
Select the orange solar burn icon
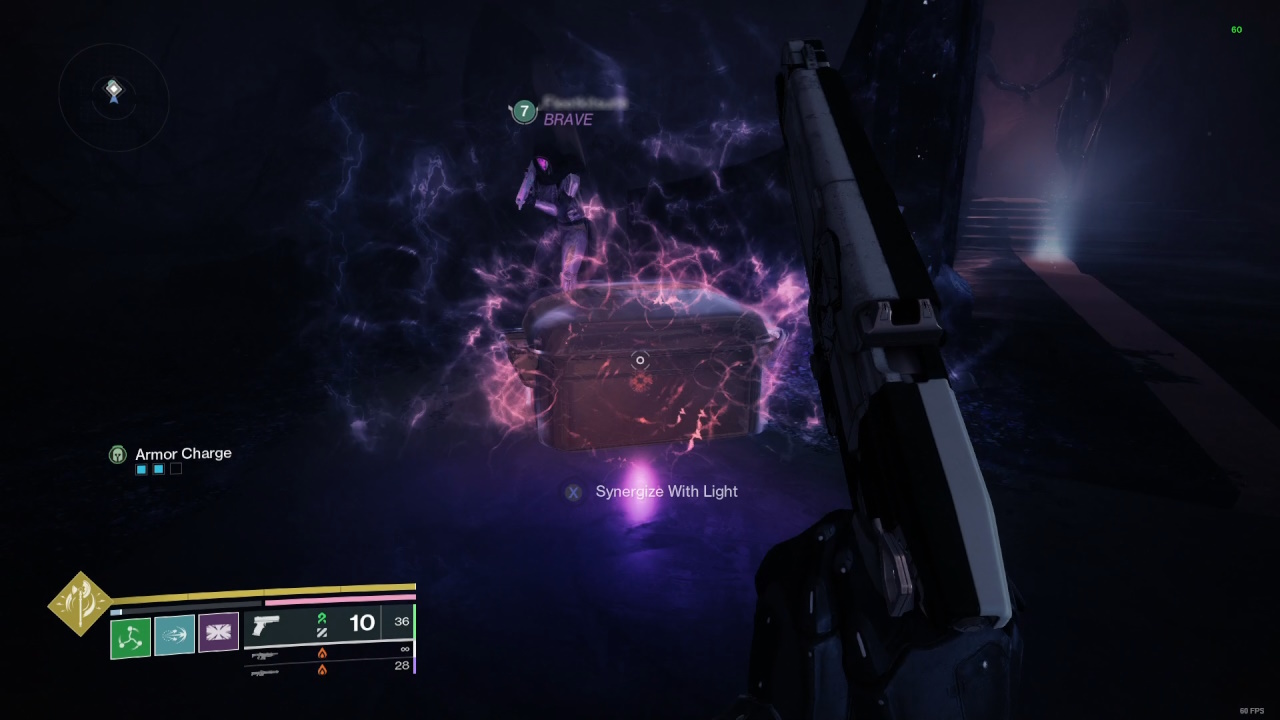[x=322, y=655]
